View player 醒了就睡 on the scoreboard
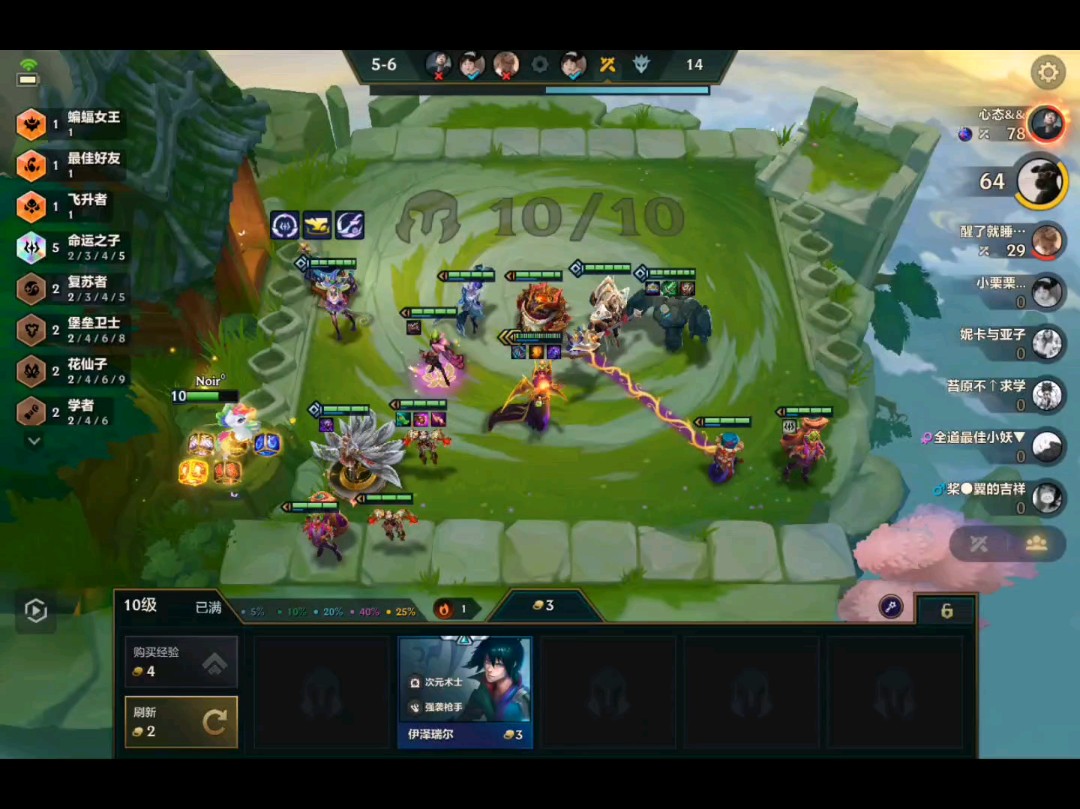Image resolution: width=1080 pixels, height=809 pixels. coord(1046,240)
